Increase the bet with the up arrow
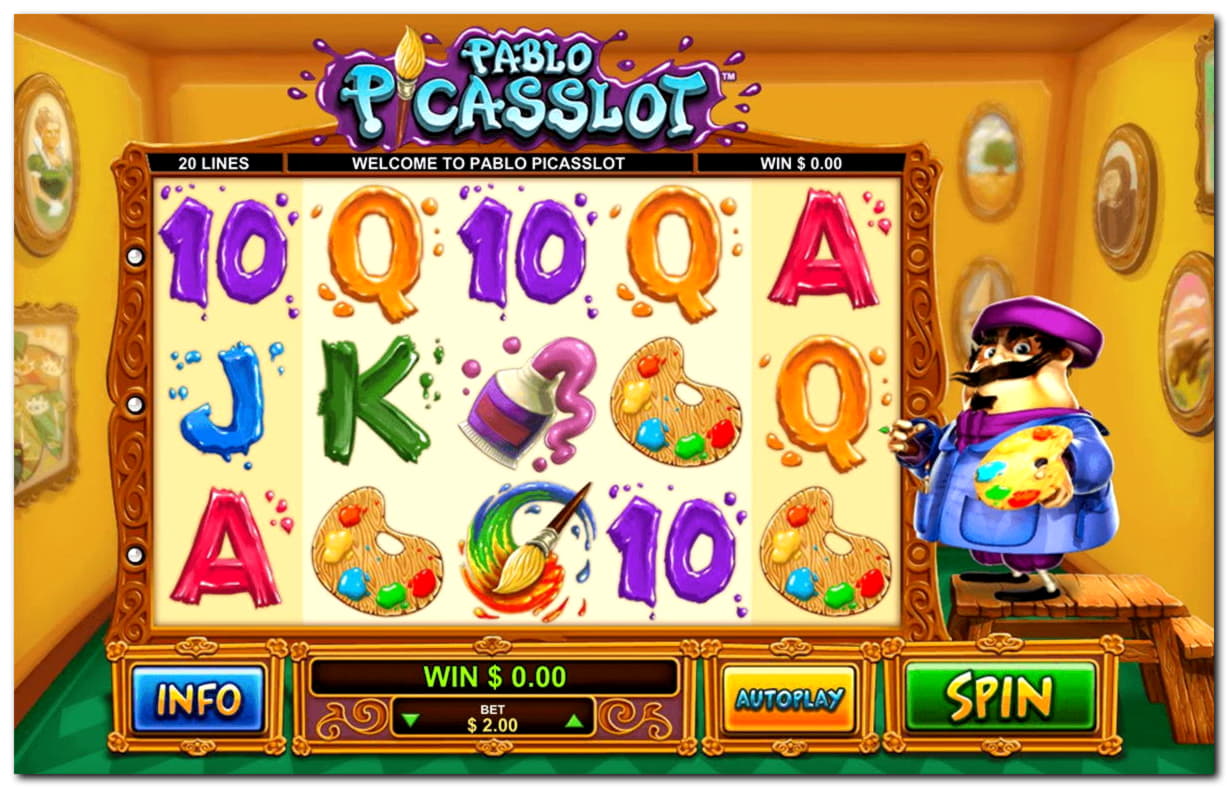 pos(573,718)
